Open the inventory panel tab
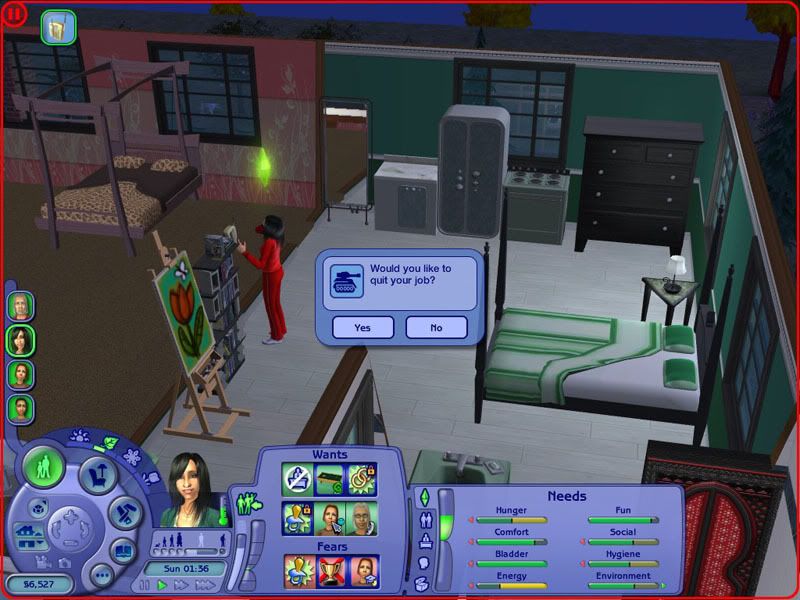 click(x=422, y=583)
